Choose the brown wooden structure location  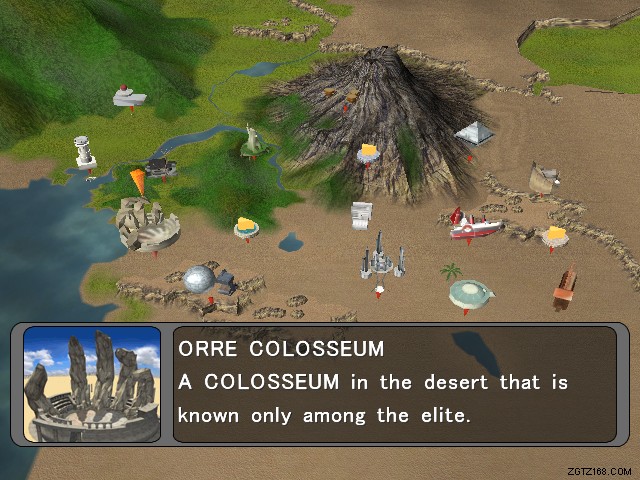pos(565,287)
